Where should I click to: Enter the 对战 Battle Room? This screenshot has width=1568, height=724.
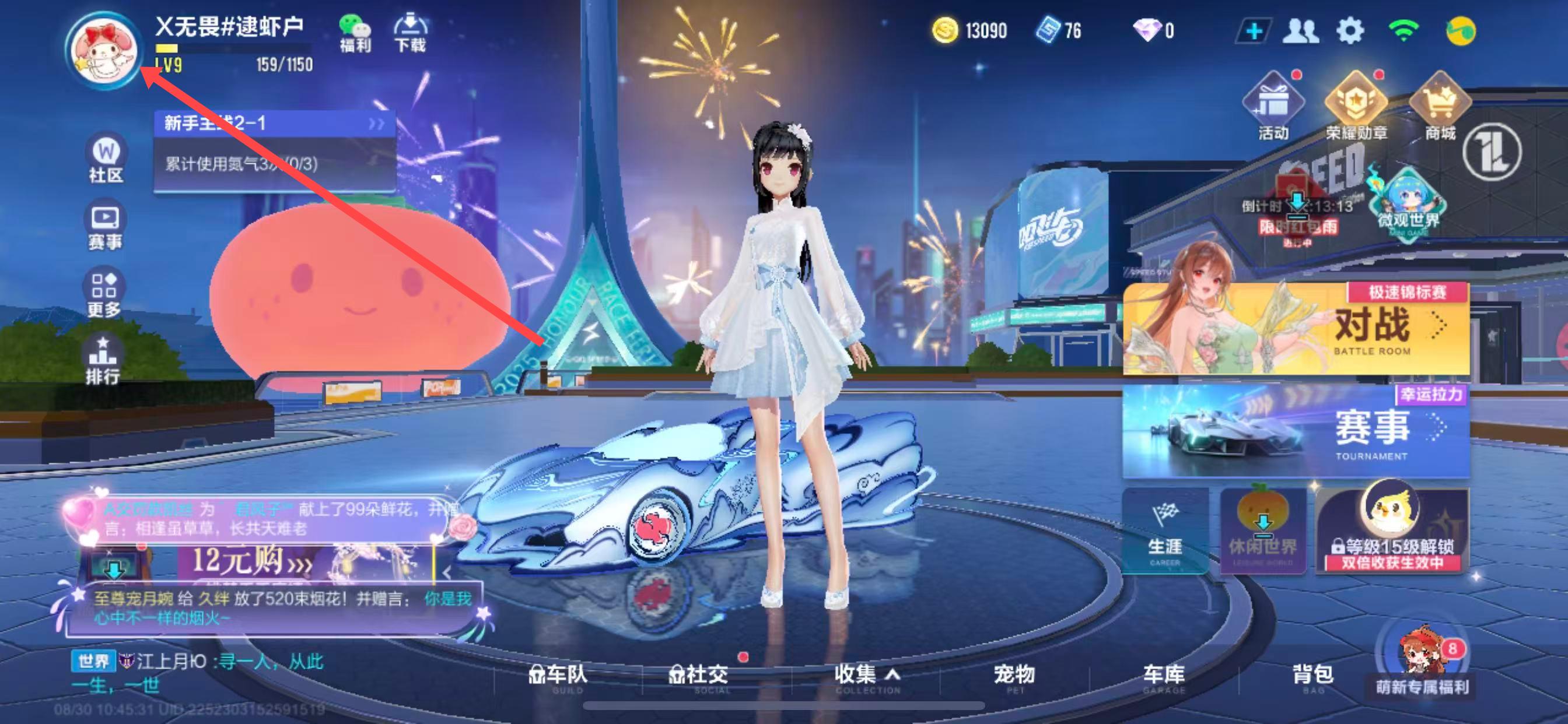click(1296, 329)
